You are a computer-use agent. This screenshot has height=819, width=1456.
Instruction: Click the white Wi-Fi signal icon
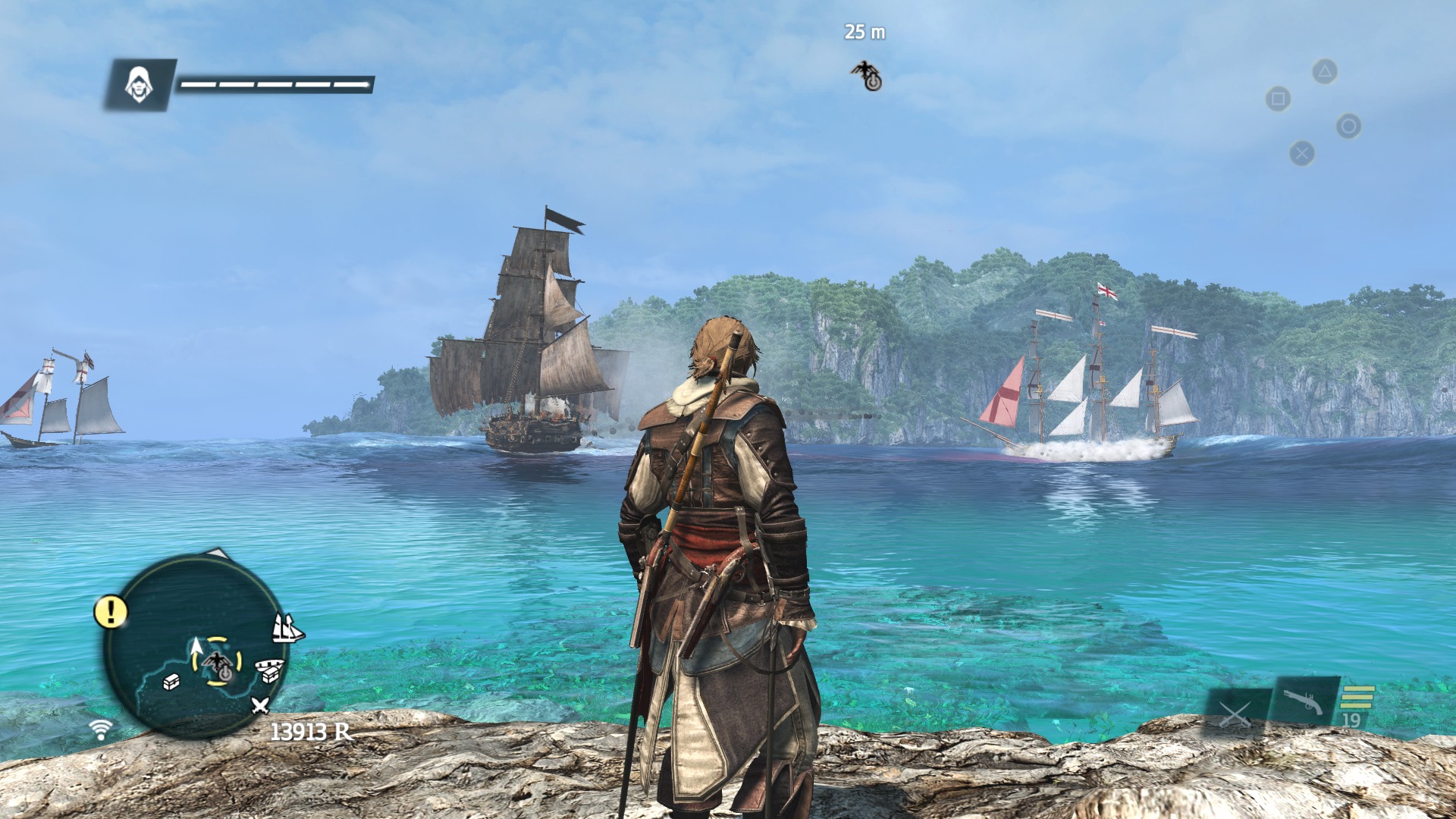[100, 730]
